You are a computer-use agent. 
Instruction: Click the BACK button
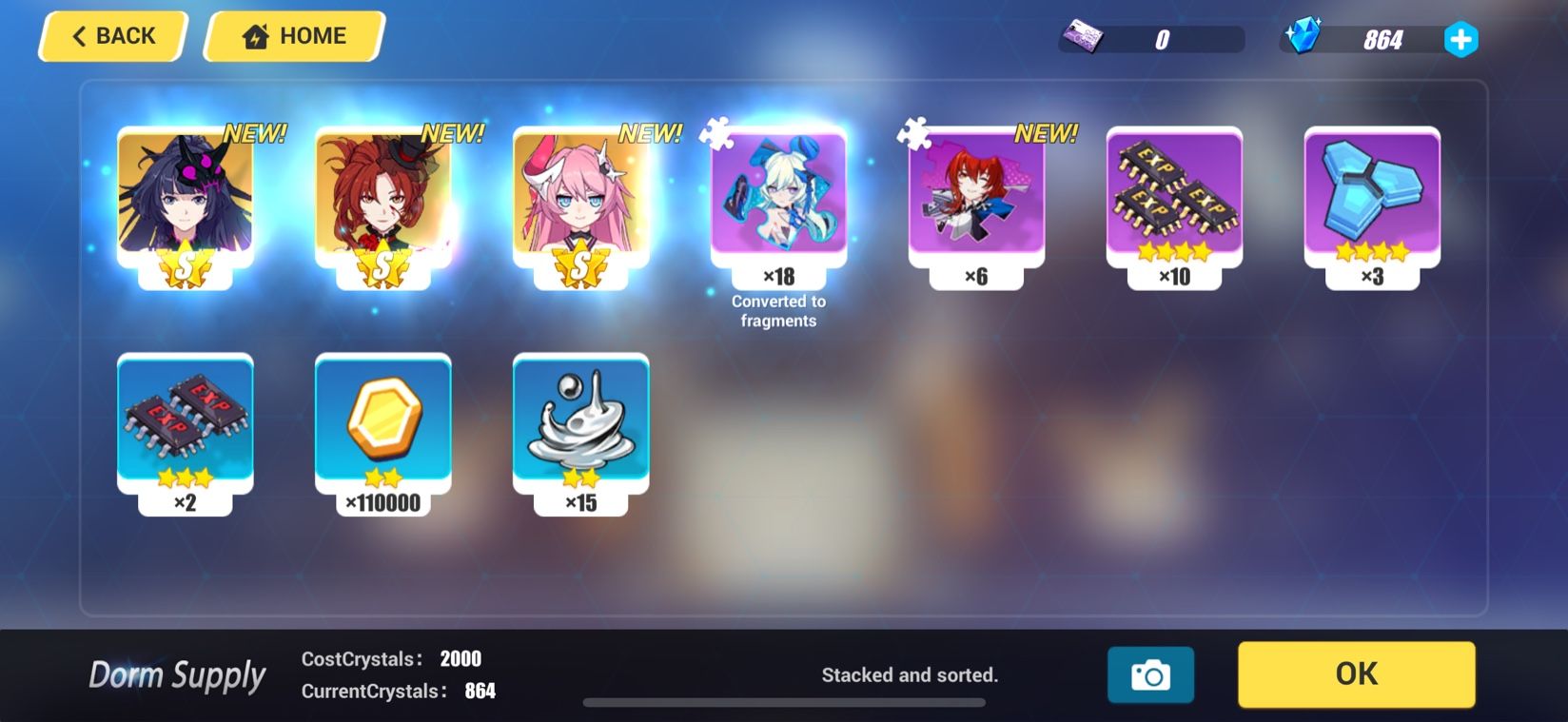click(111, 35)
